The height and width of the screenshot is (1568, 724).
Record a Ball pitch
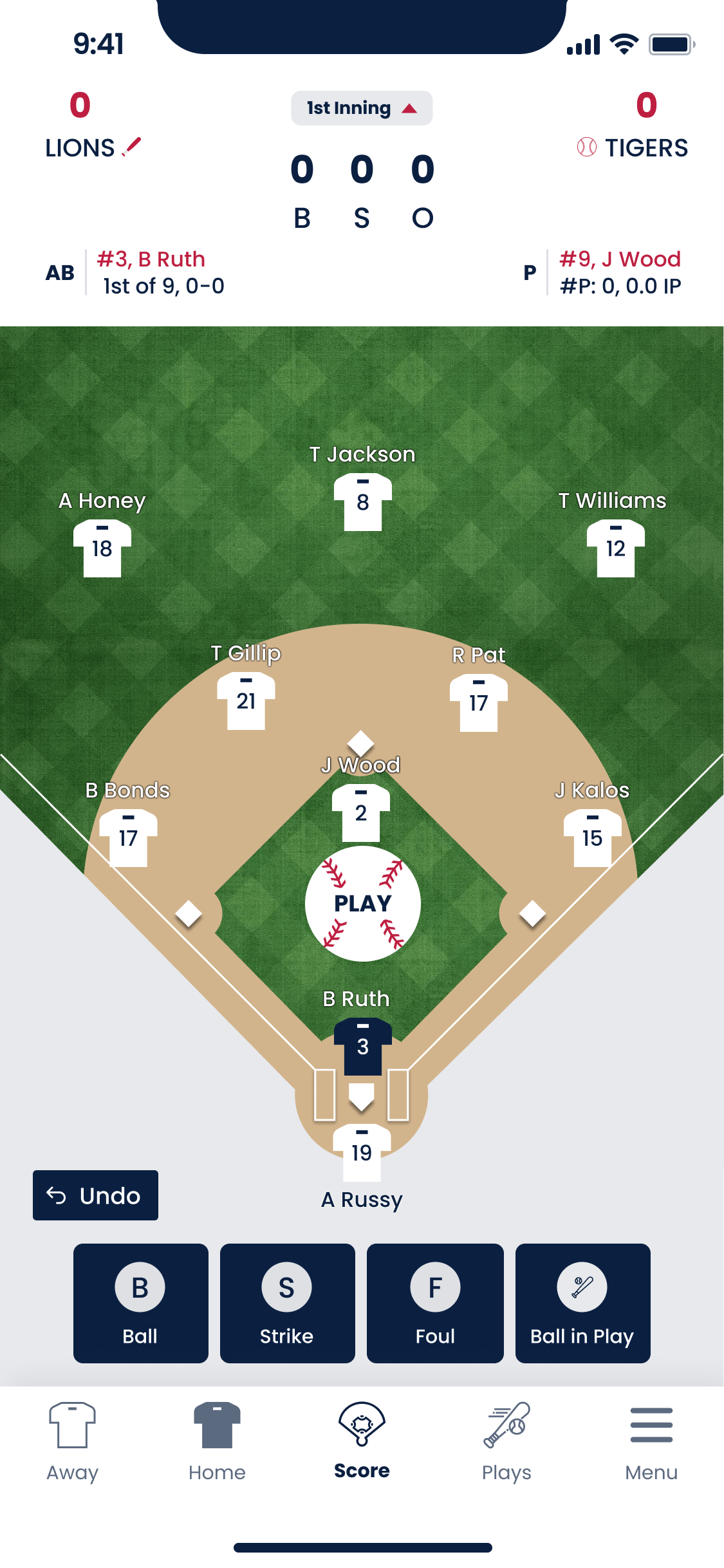[x=140, y=1303]
